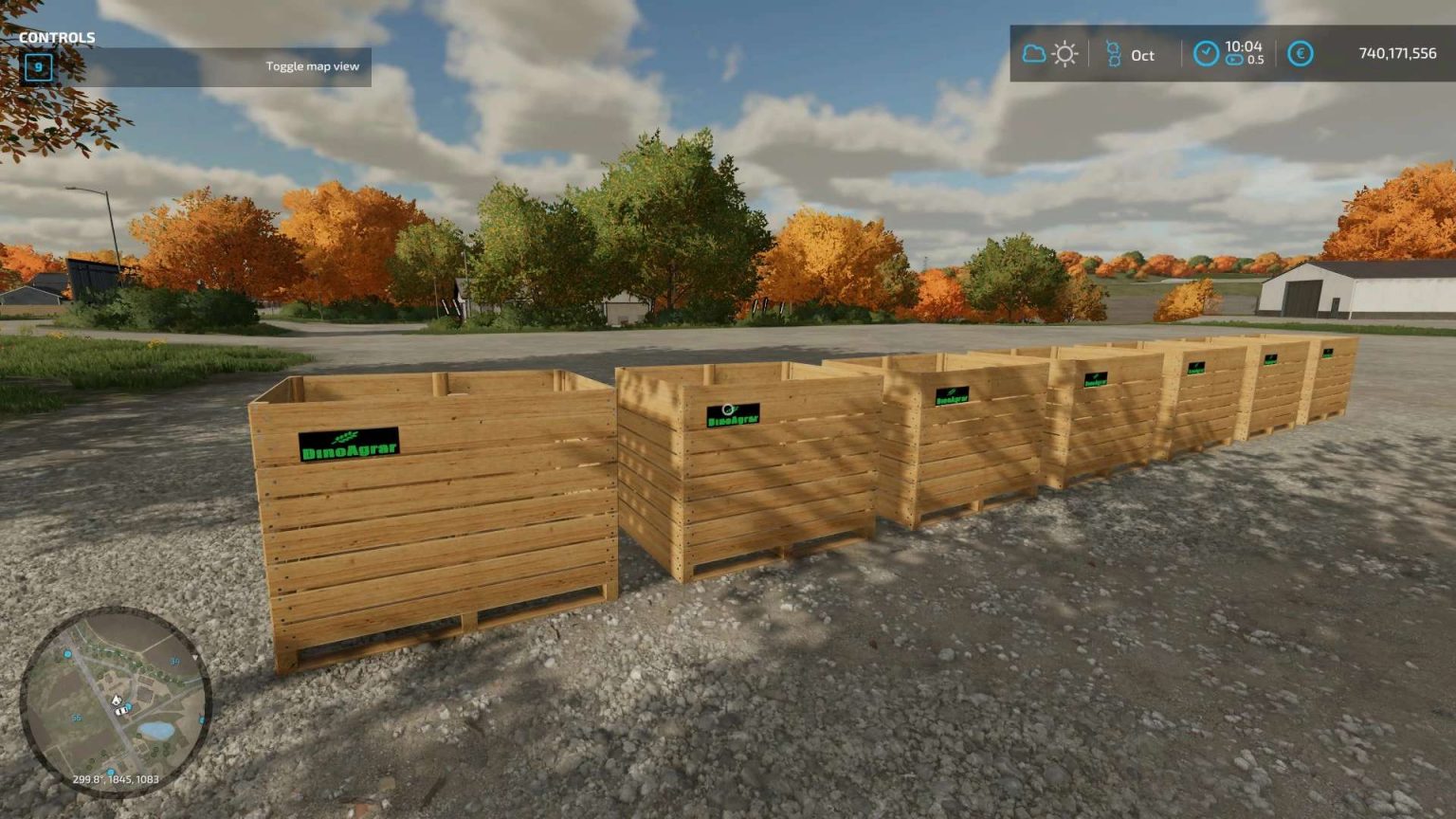Toggle map view using the hint label
This screenshot has width=1456, height=819.
(x=313, y=65)
